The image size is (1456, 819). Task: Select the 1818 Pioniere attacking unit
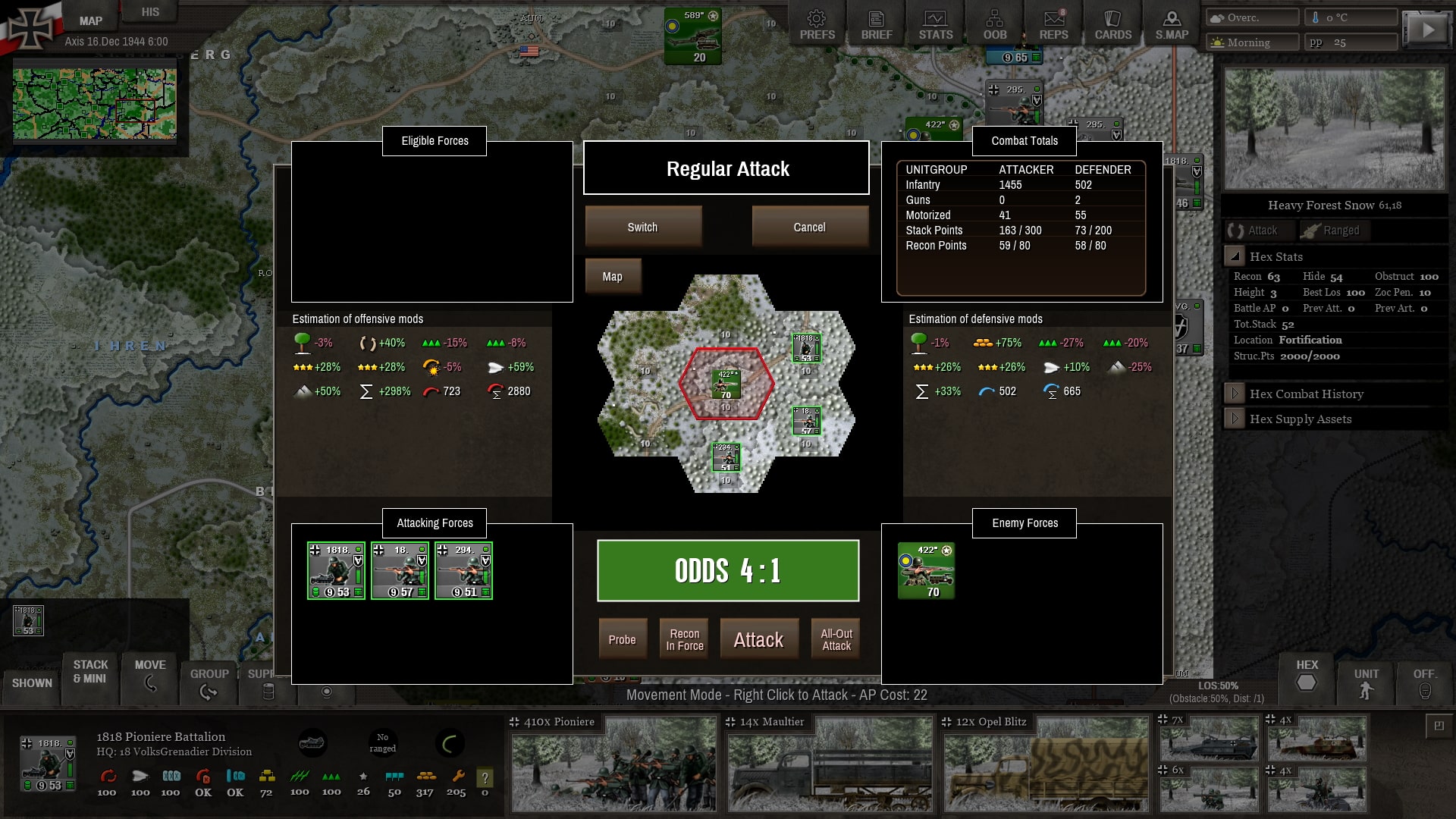pyautogui.click(x=336, y=570)
